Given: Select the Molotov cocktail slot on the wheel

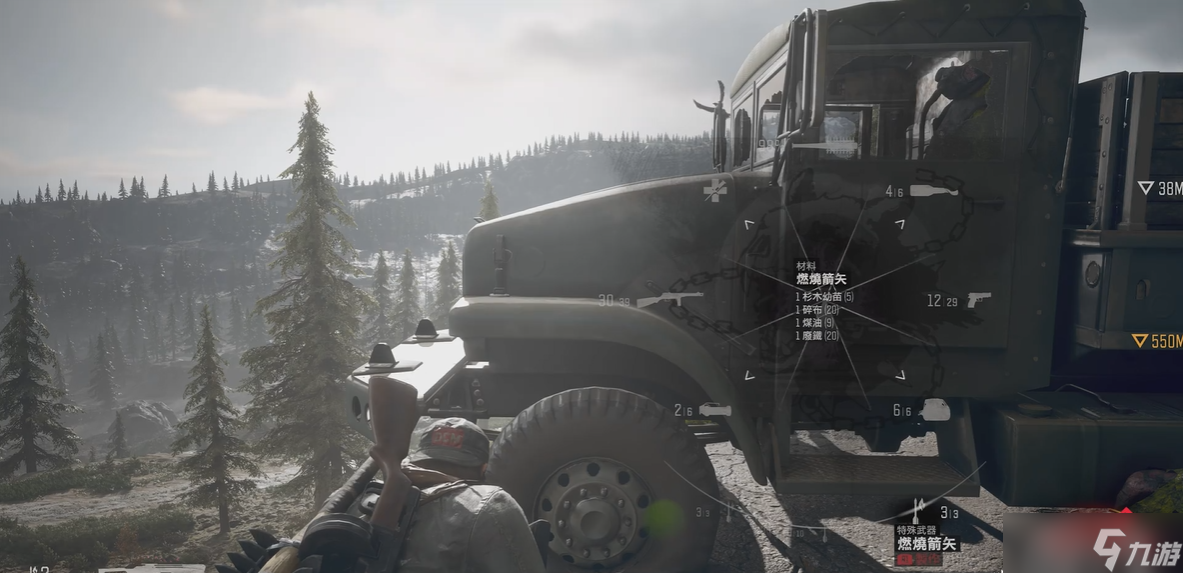Looking at the screenshot, I should point(935,189).
